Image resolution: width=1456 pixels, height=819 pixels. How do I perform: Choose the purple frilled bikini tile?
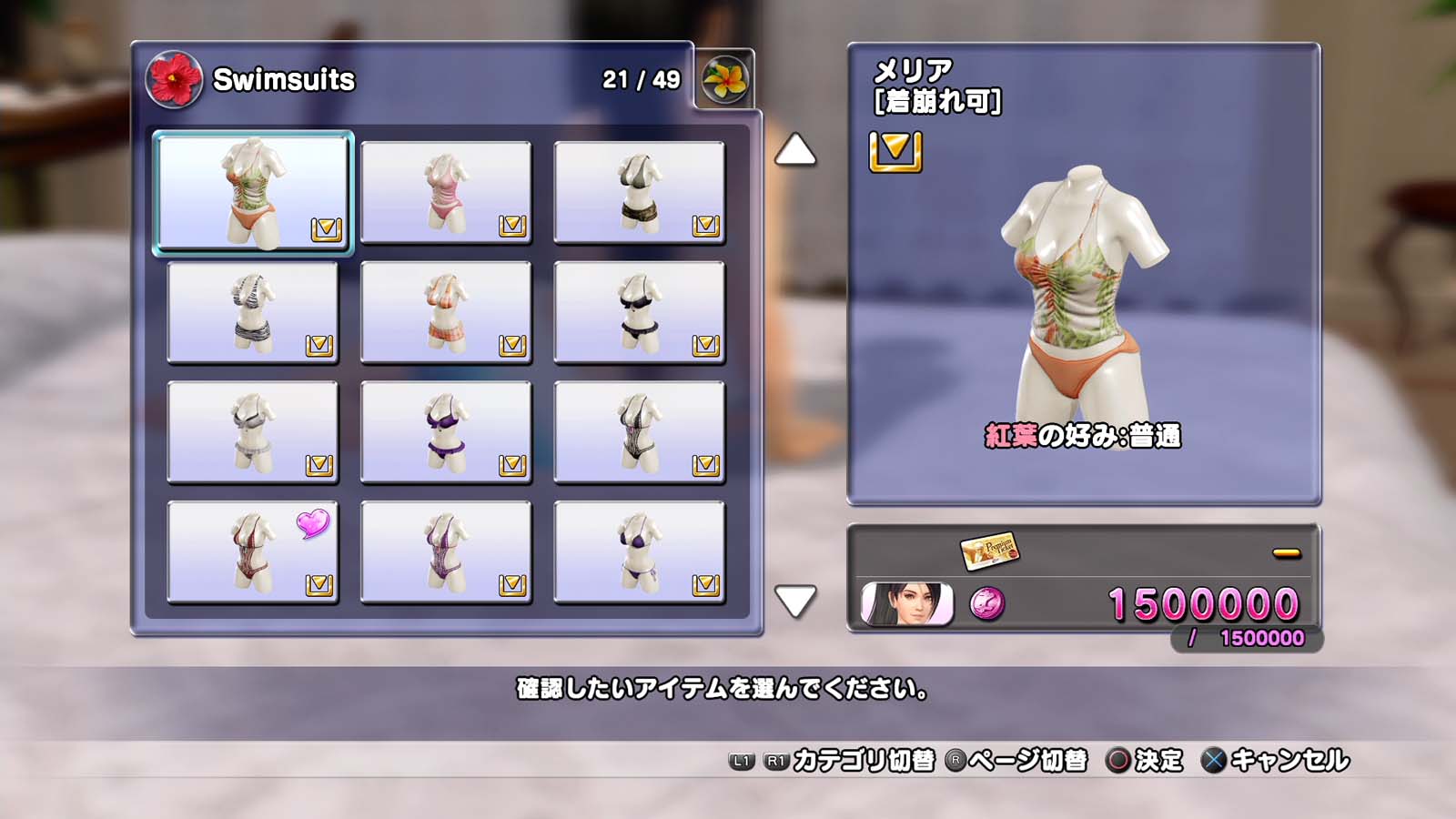point(446,432)
